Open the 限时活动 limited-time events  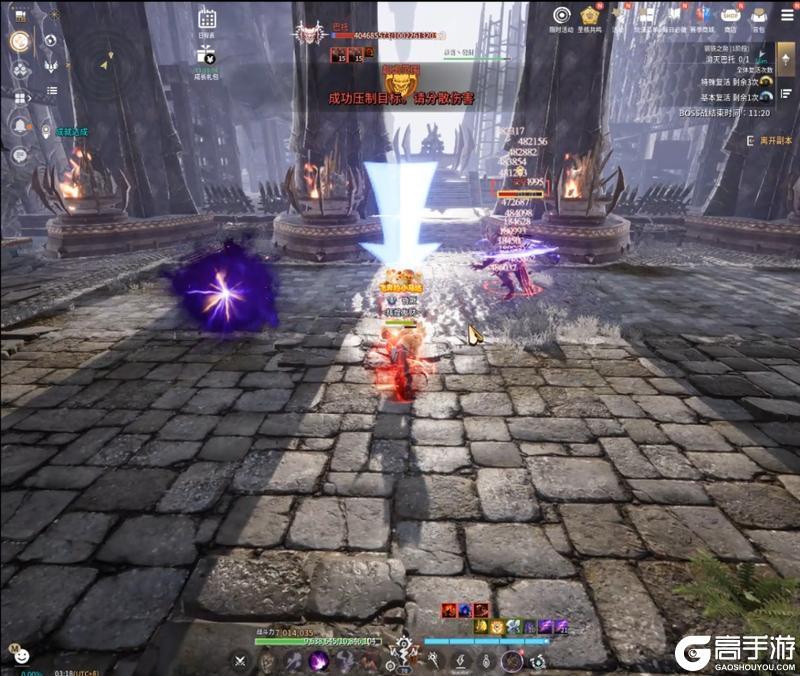562,15
